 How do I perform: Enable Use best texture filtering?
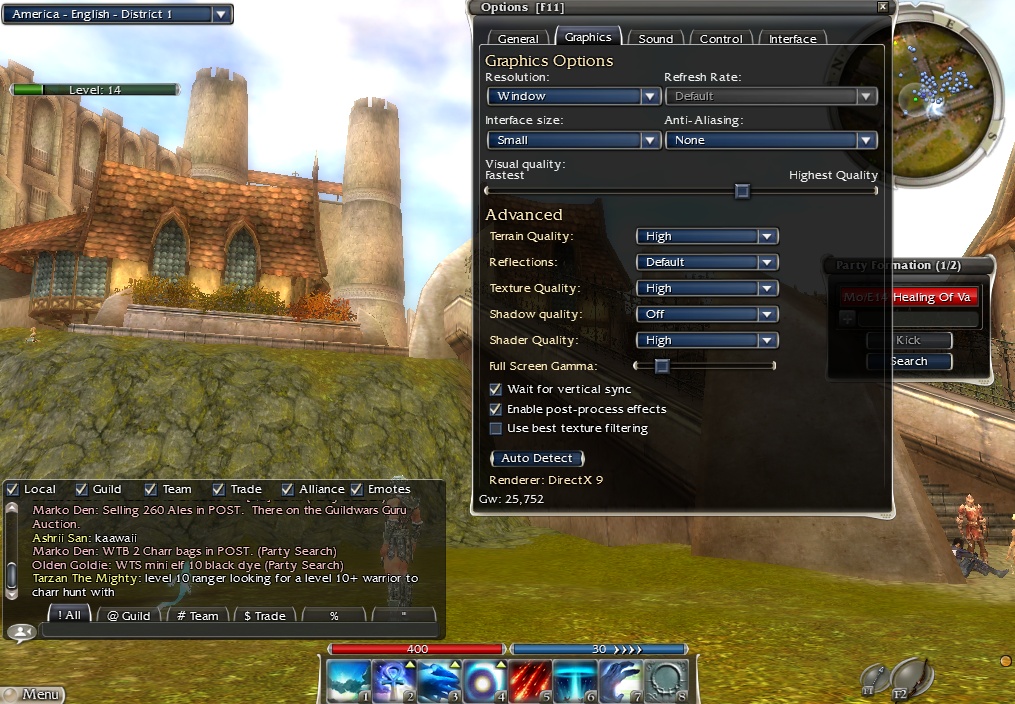[496, 428]
